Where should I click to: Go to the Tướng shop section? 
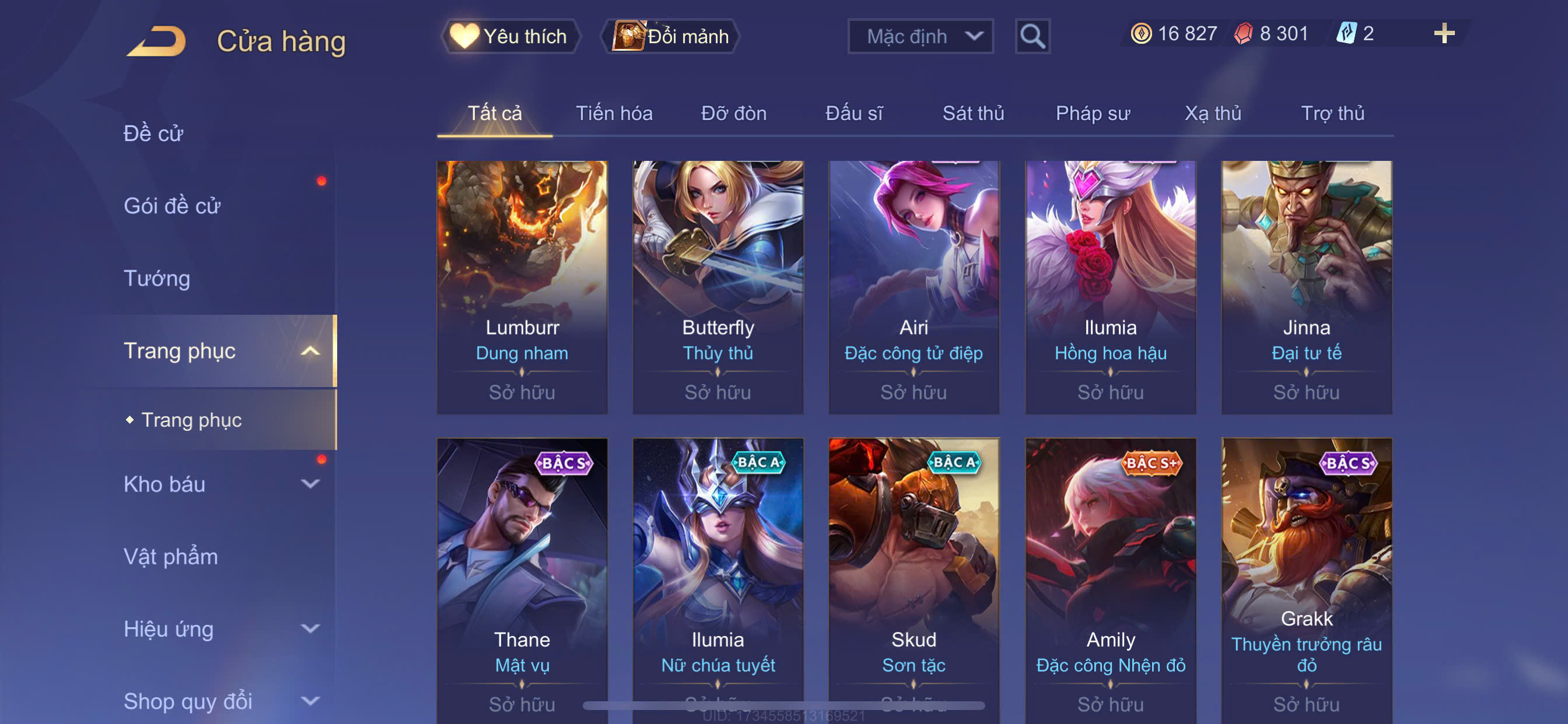157,278
